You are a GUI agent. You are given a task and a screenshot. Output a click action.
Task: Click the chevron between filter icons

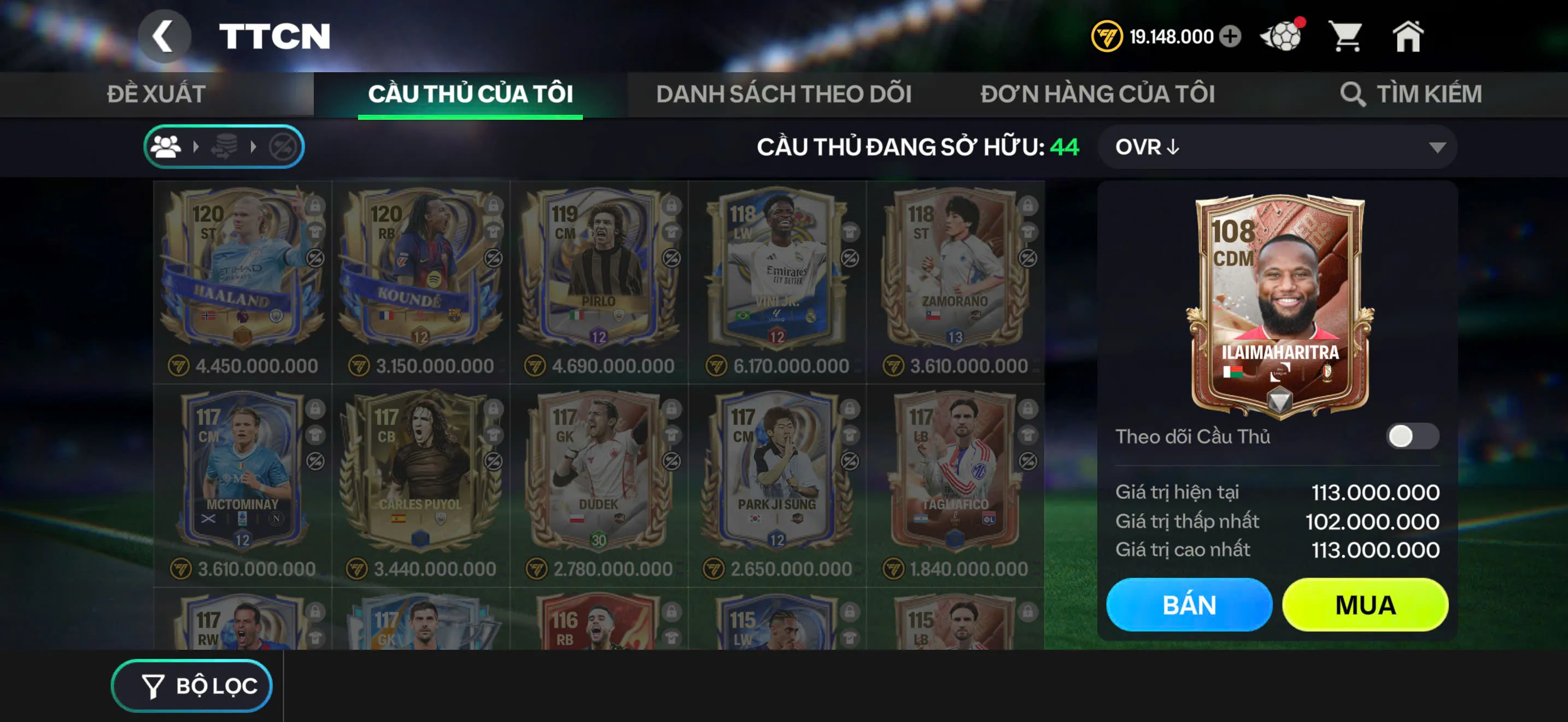pos(196,148)
